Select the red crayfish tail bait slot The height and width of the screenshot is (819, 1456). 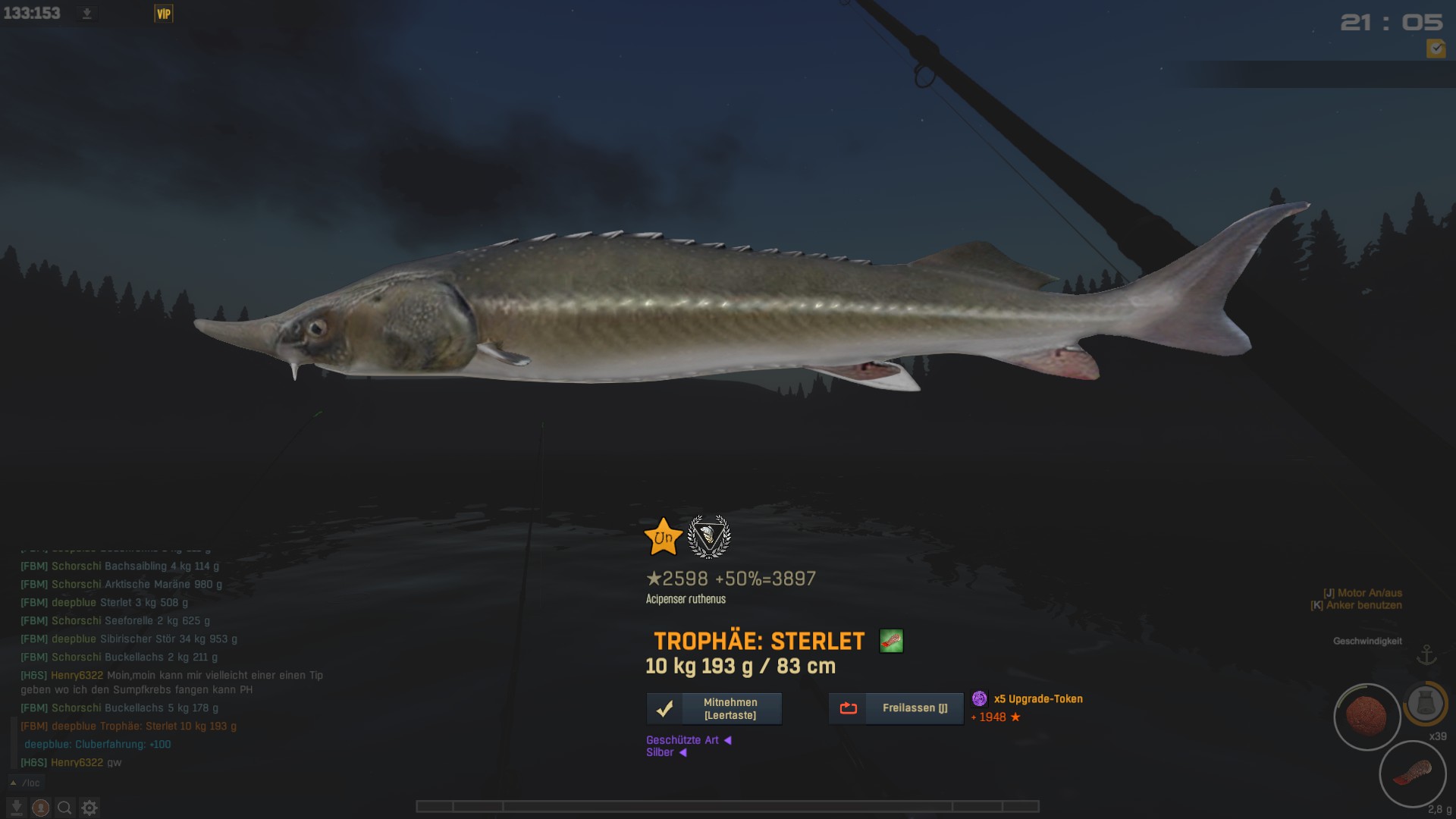coord(1412,774)
